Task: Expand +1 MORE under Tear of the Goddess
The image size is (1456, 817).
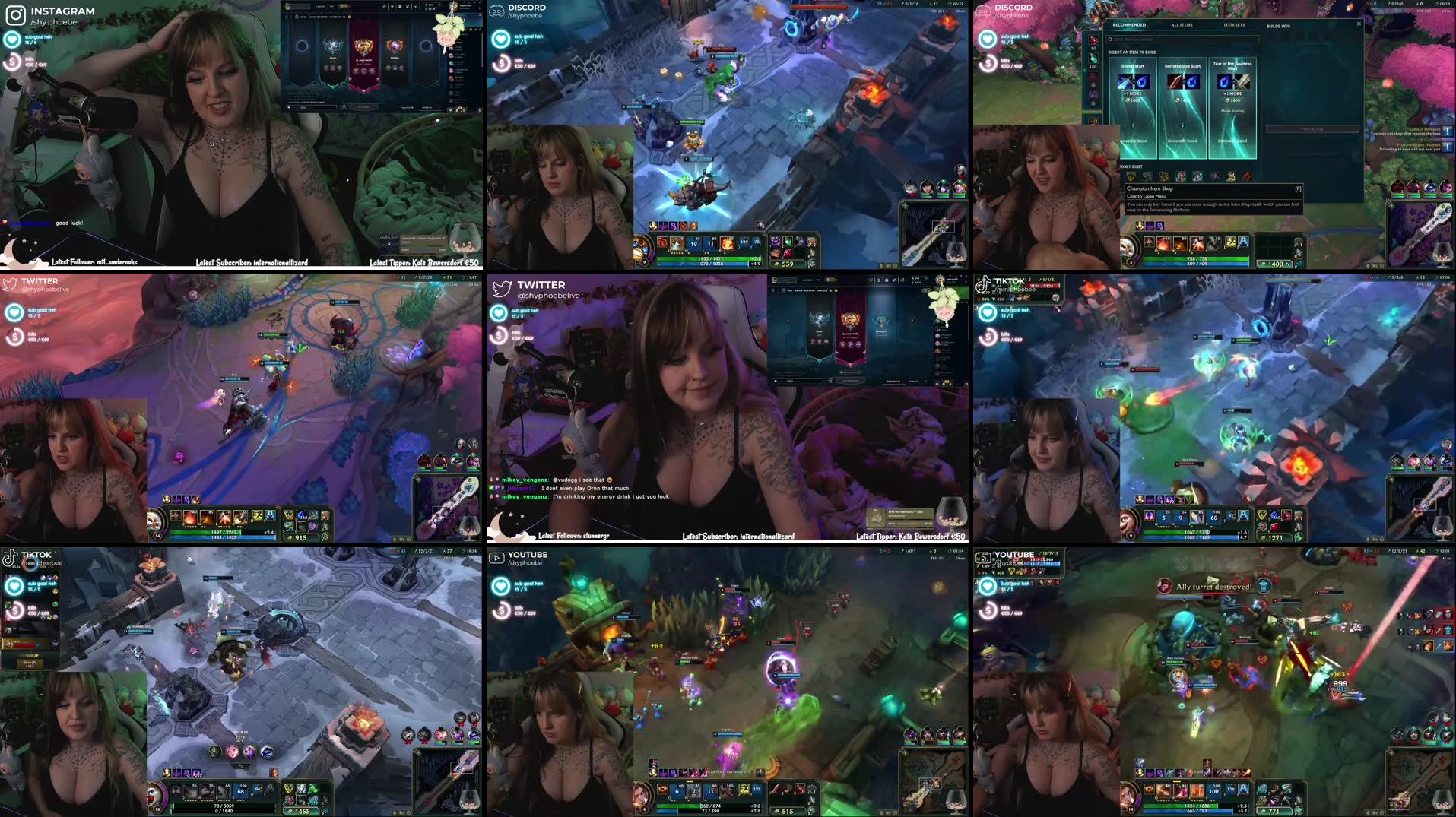Action: [1232, 93]
